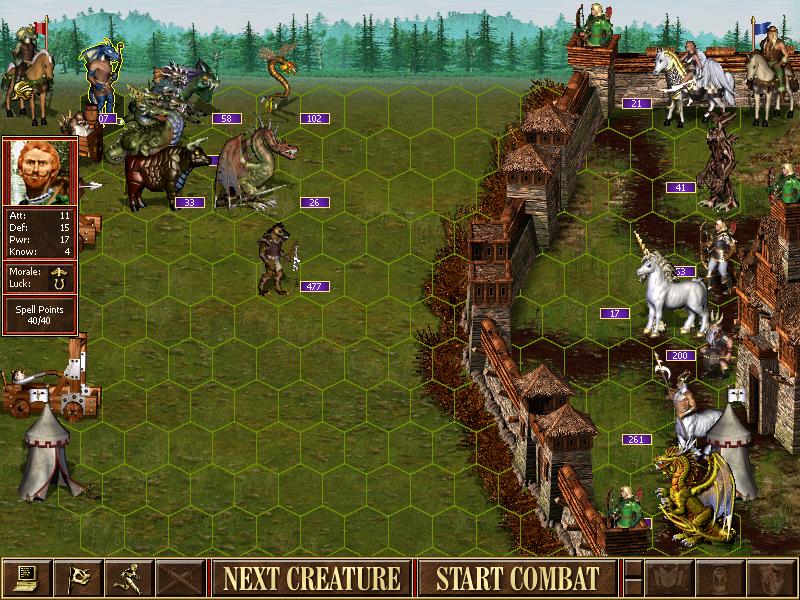The image size is (800, 600).
Task: Open the spellbook icon in the bottom bar
Action: tap(670, 578)
